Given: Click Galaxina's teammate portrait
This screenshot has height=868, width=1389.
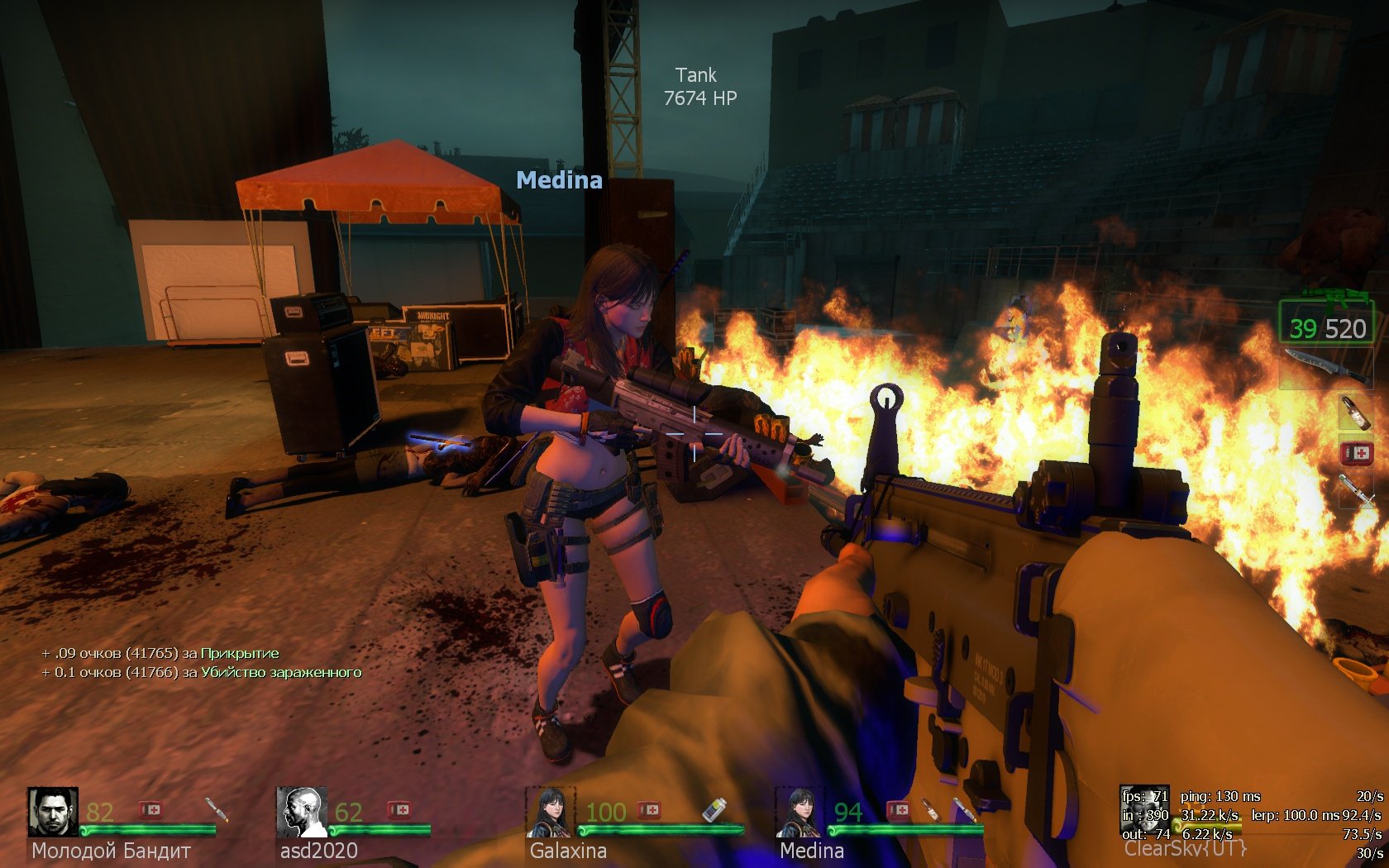Looking at the screenshot, I should [551, 812].
